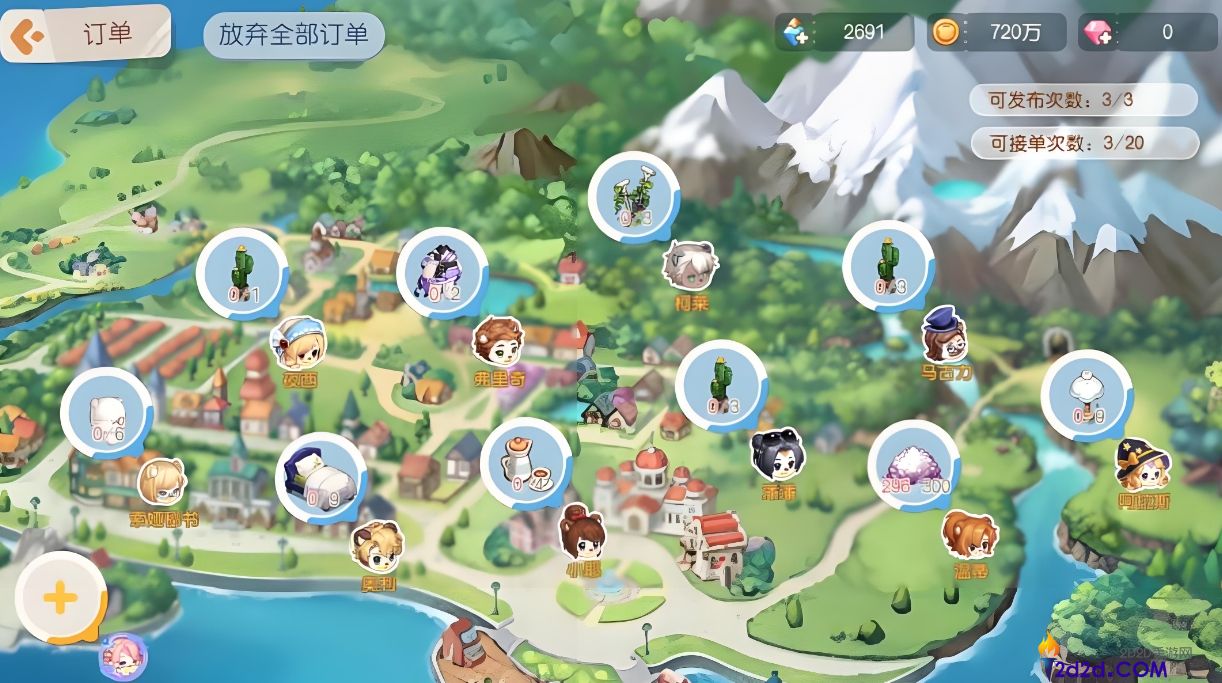Select villager 弗里奇's avatar
1222x683 pixels.
coord(498,343)
